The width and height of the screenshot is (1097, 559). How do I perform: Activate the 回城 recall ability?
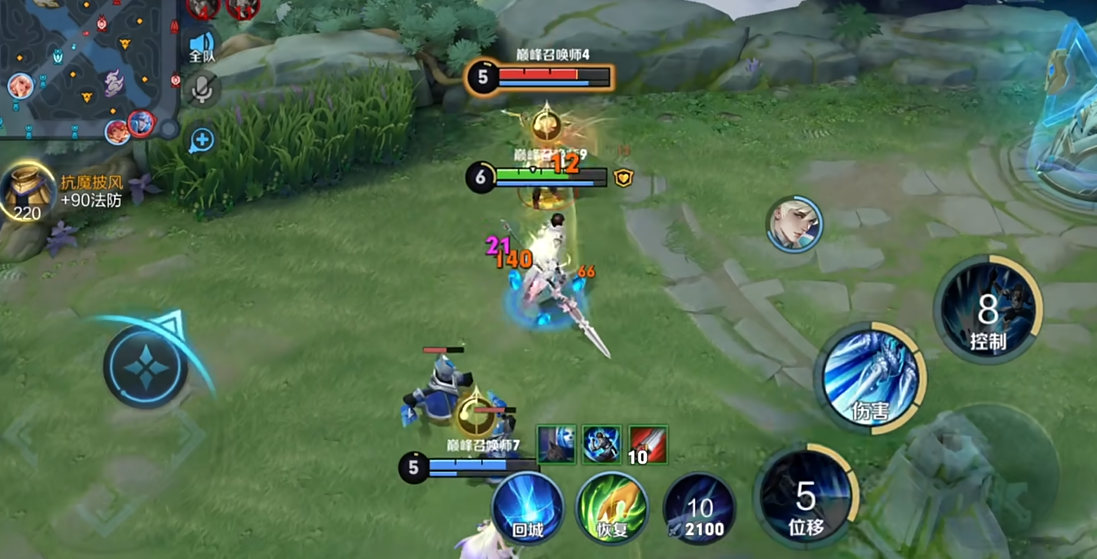pyautogui.click(x=527, y=508)
